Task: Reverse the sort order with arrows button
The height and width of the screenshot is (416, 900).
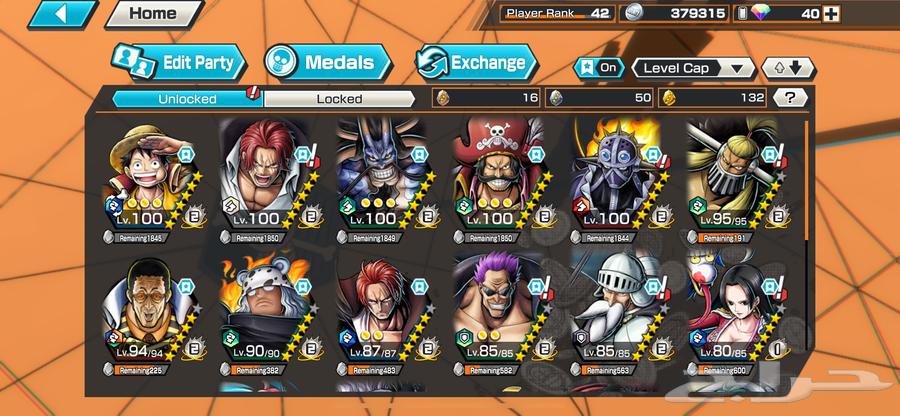Action: click(x=787, y=68)
